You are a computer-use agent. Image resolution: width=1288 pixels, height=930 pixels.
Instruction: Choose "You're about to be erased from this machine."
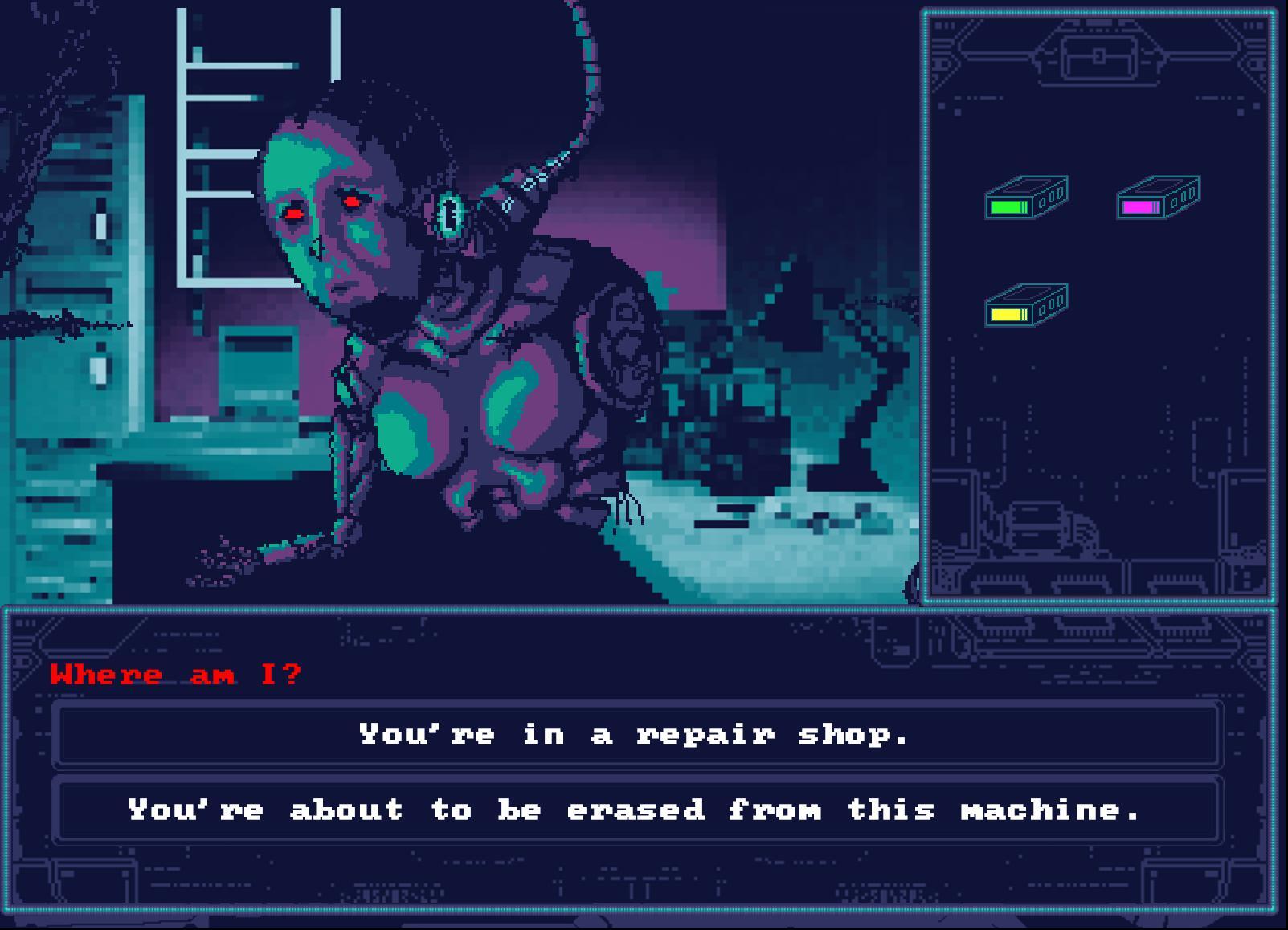click(x=635, y=810)
